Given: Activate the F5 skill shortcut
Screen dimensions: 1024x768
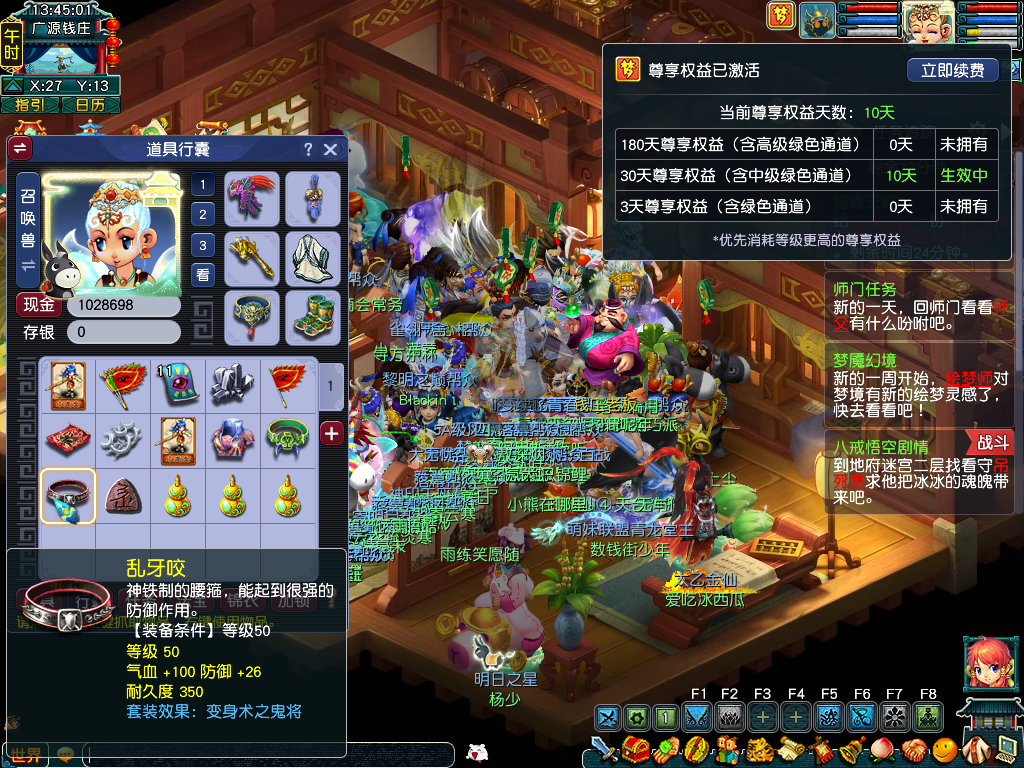Looking at the screenshot, I should tap(829, 716).
